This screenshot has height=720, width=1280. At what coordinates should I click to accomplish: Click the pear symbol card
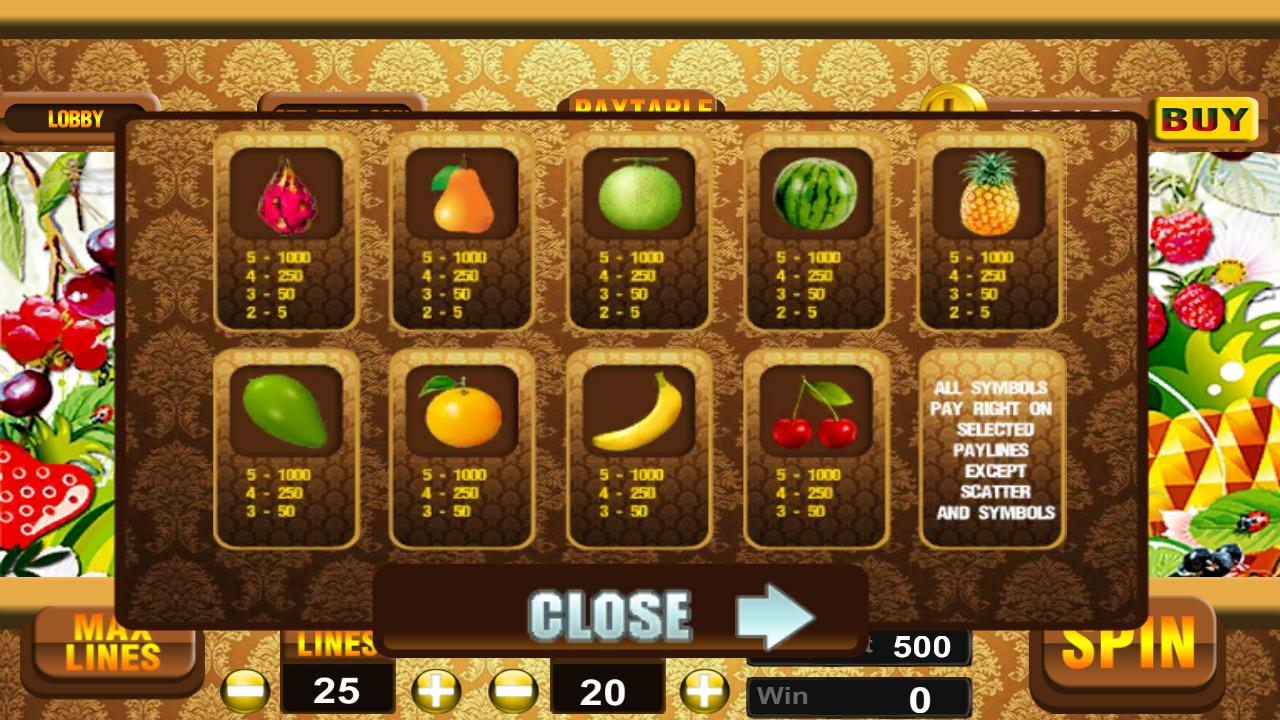[462, 197]
